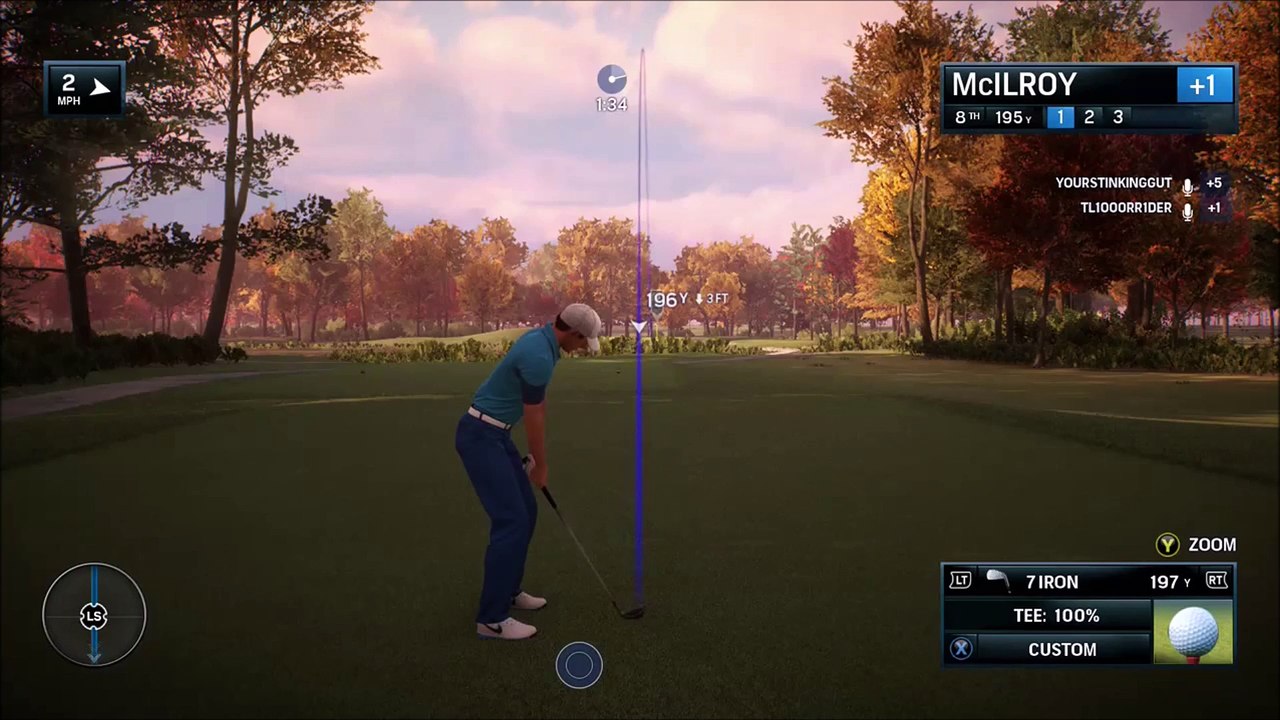Toggle microphone icon next to YOURSTINKINGGUT

[1188, 185]
